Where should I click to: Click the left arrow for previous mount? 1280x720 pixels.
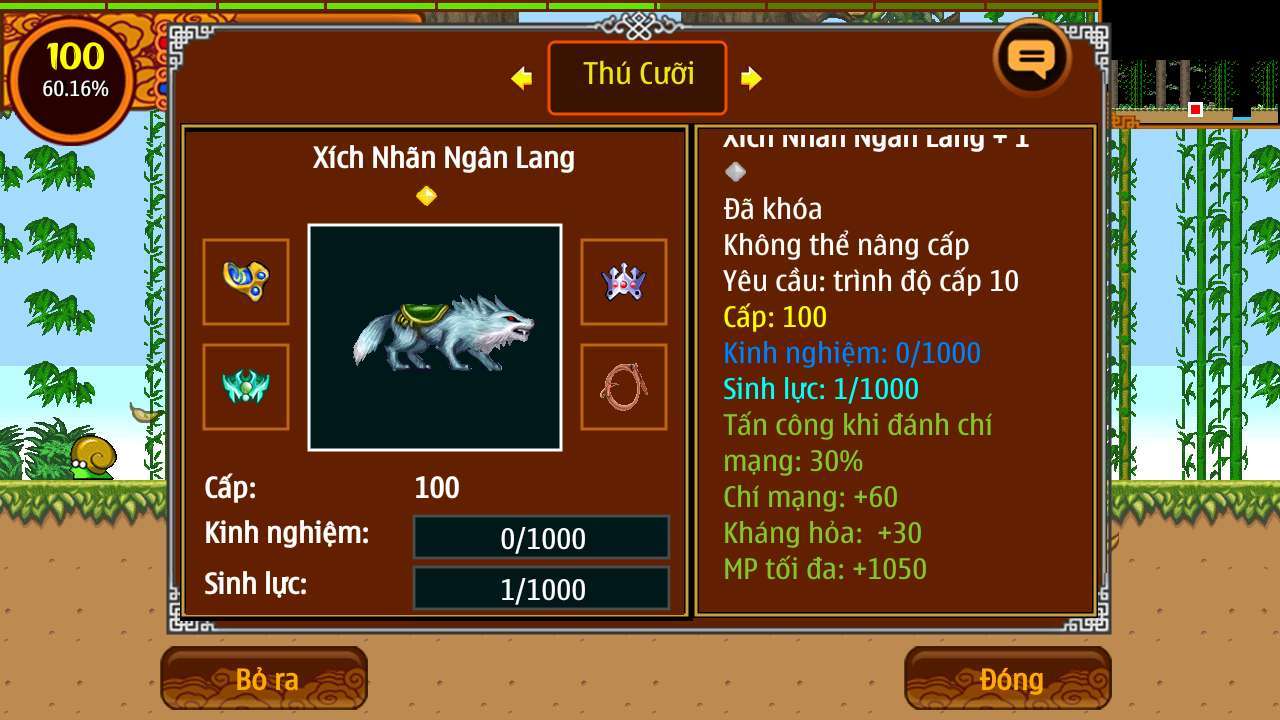click(x=520, y=77)
